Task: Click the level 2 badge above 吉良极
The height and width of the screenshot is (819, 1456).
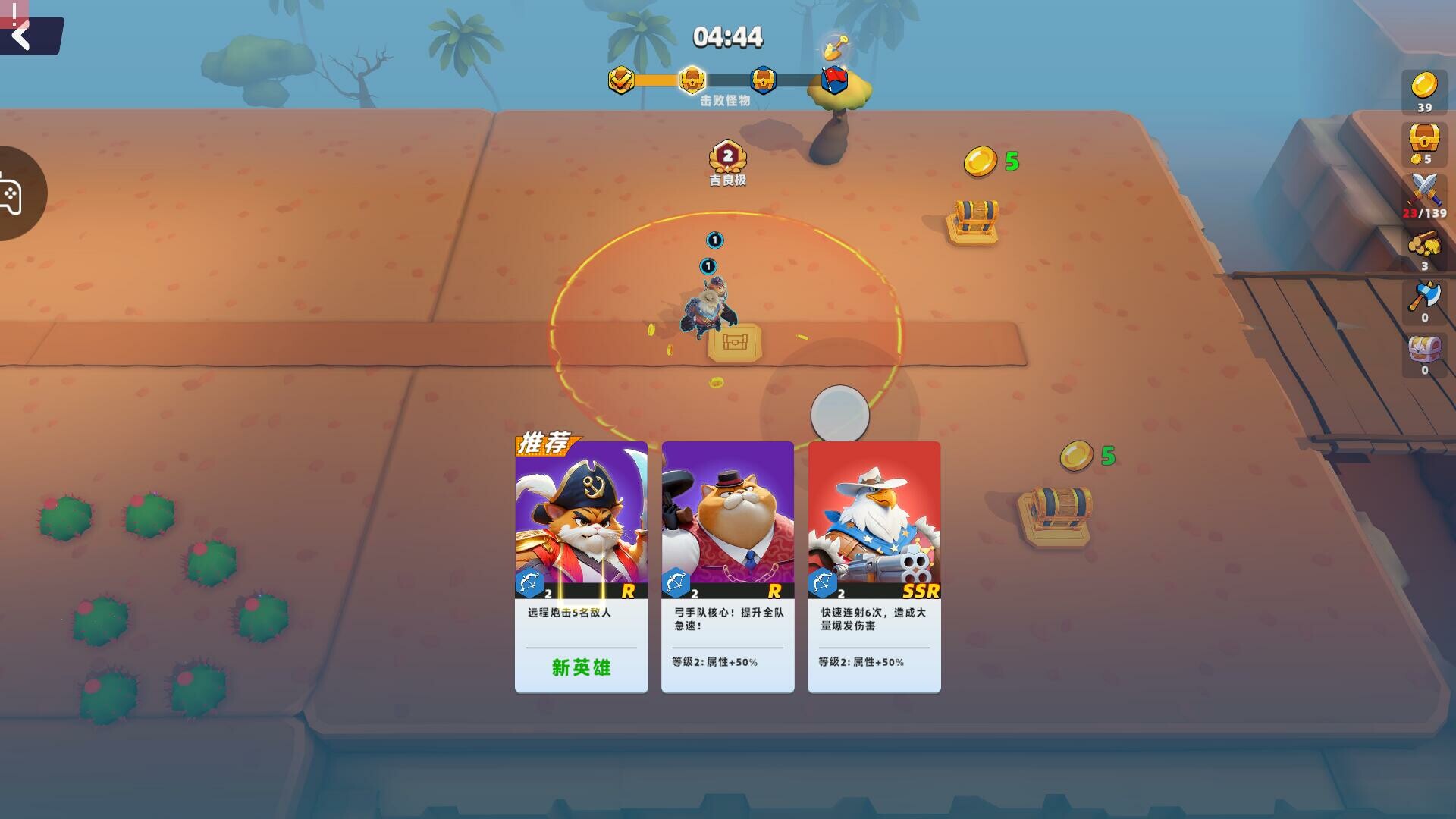Action: [x=729, y=156]
